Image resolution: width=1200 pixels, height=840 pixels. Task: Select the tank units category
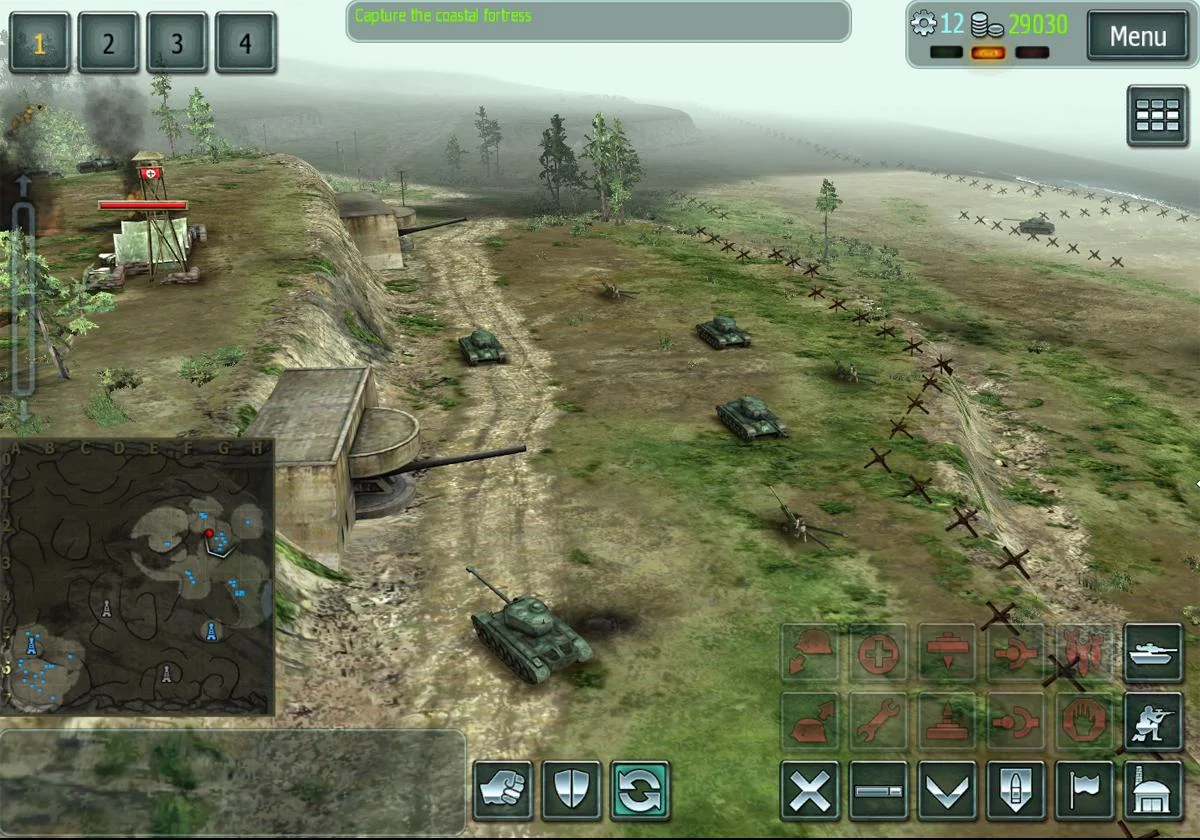tap(1154, 653)
